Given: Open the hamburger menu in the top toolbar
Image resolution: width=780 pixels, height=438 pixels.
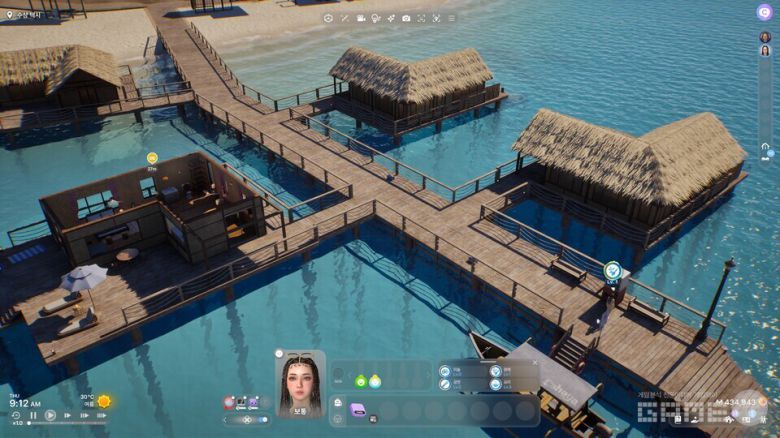Looking at the screenshot, I should [x=451, y=18].
